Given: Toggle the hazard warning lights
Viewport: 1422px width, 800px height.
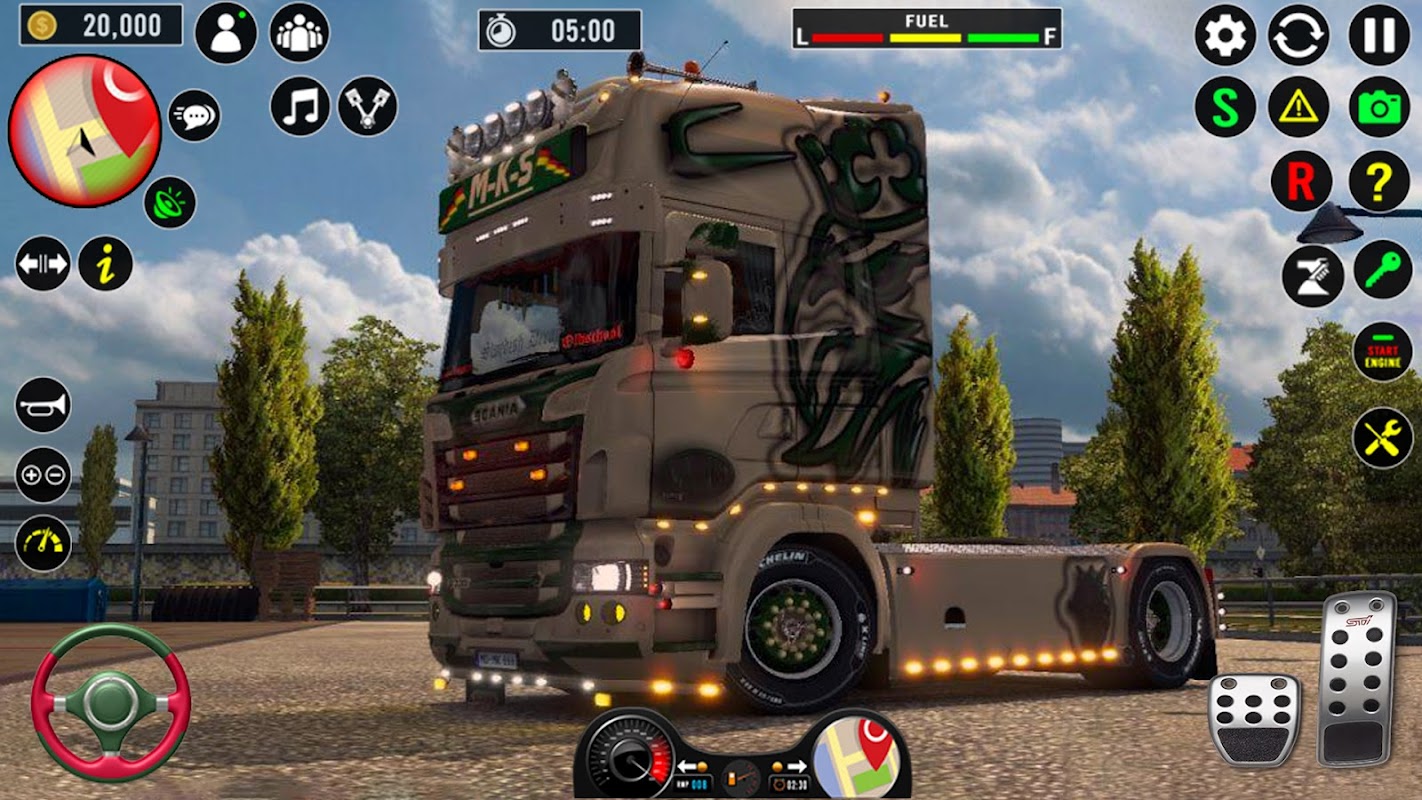Looking at the screenshot, I should pos(1299,107).
